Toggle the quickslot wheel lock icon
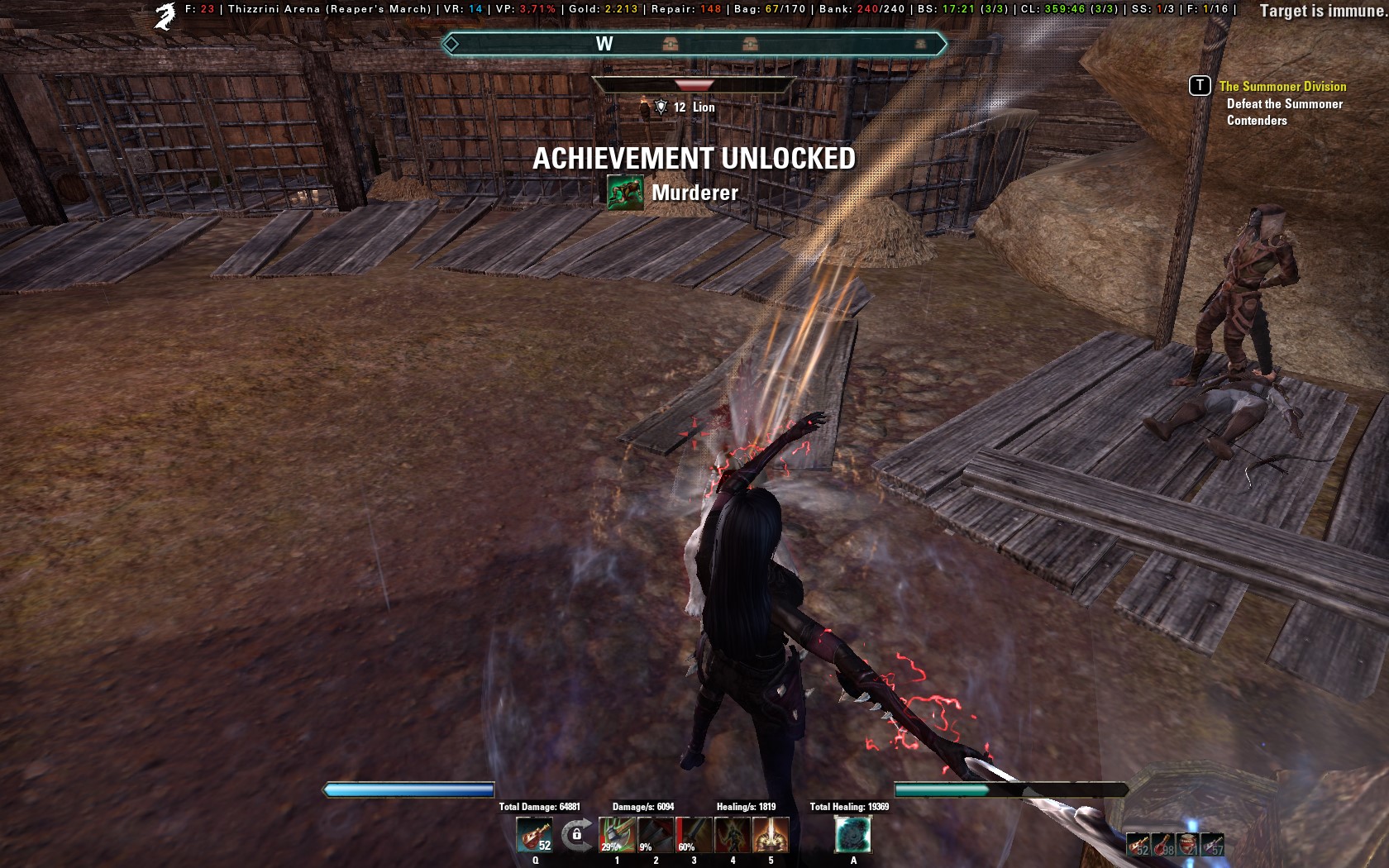Viewport: 1389px width, 868px height. pos(575,834)
